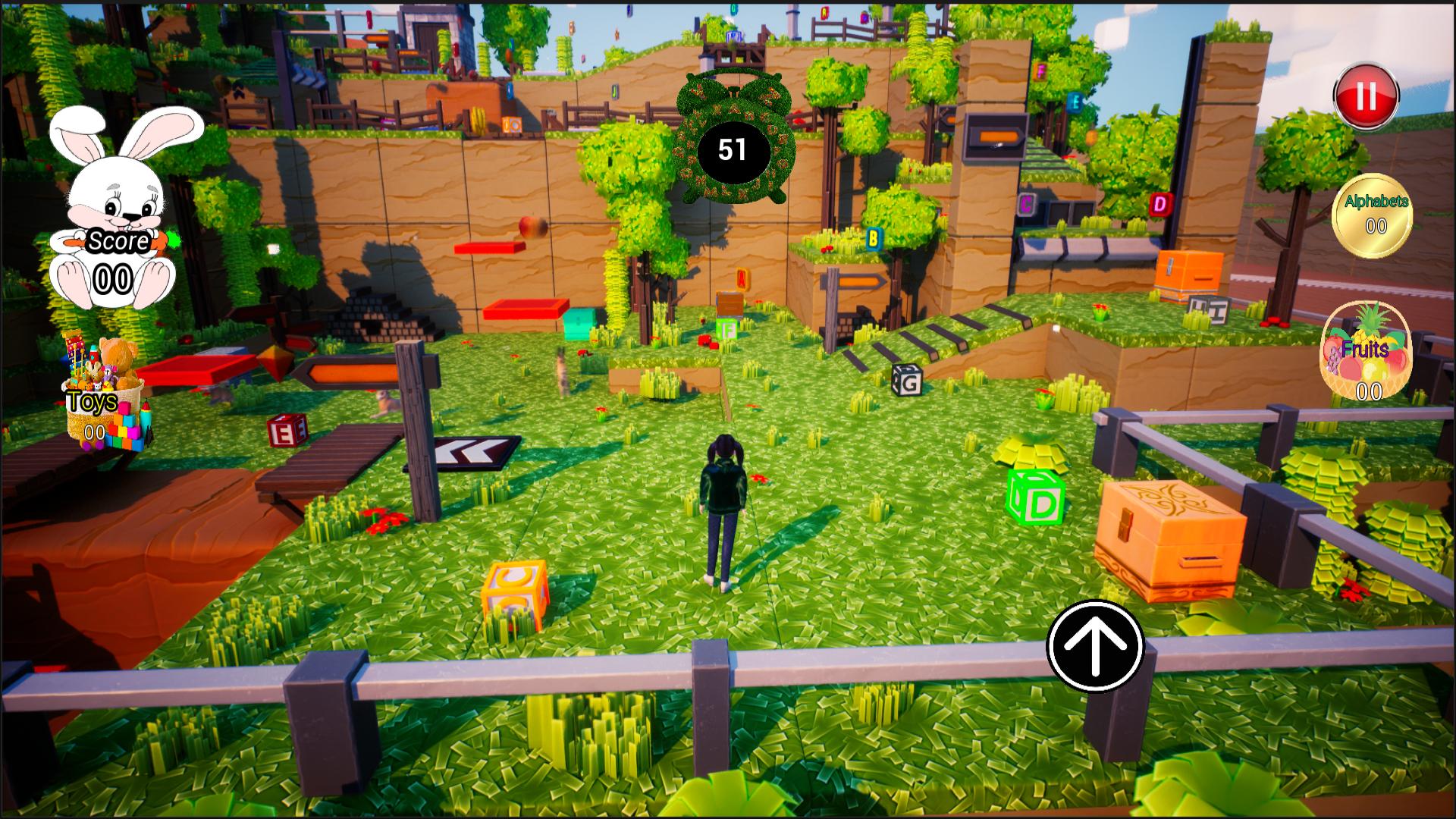Pause the game with the red button

point(1366,96)
